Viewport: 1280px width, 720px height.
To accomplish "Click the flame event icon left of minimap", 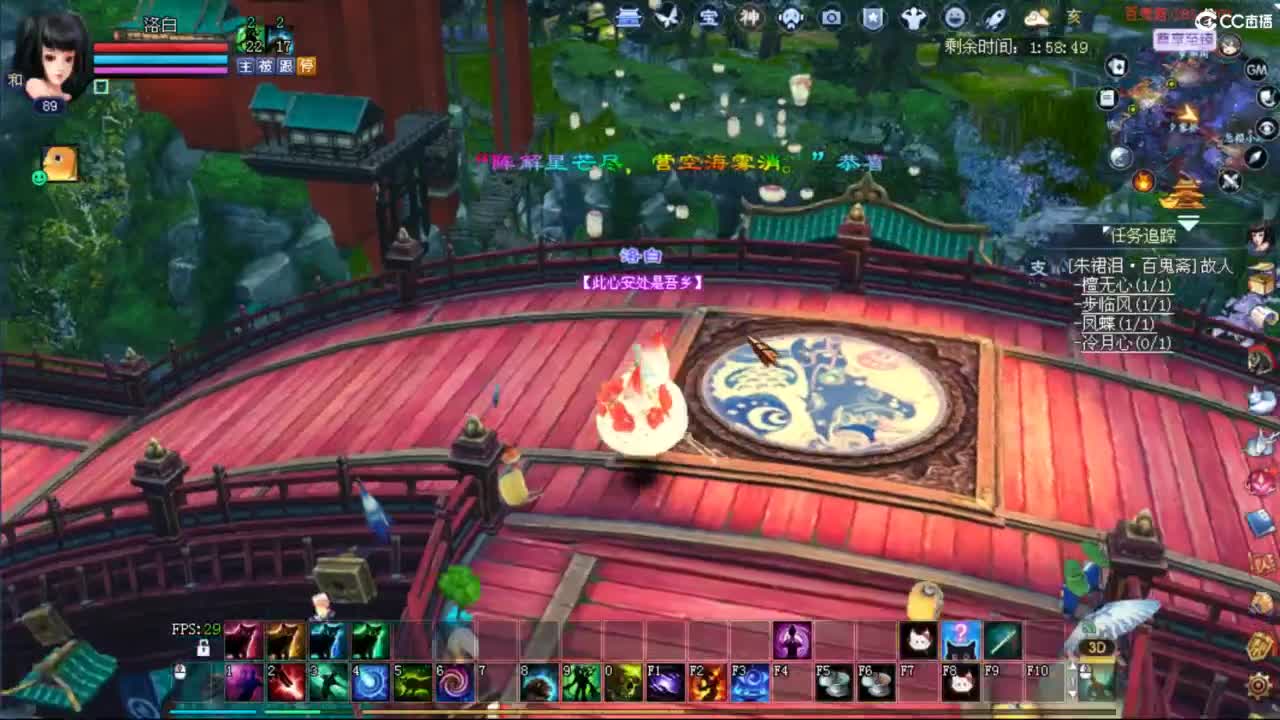I will (x=1143, y=182).
